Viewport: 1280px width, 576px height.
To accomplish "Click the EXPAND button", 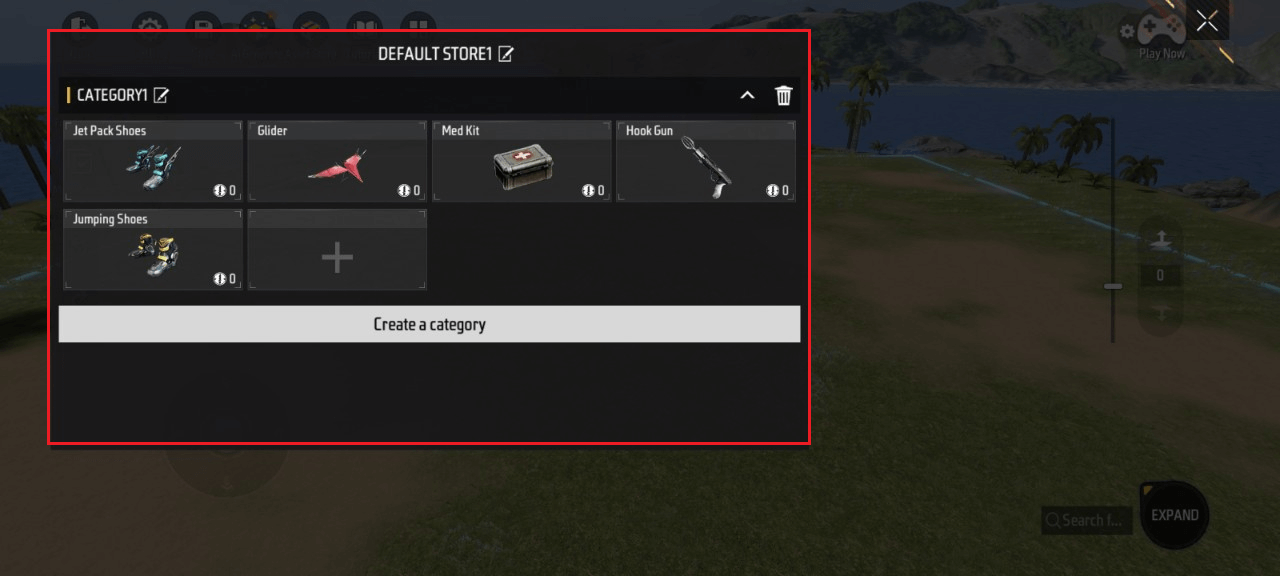I will pyautogui.click(x=1174, y=515).
